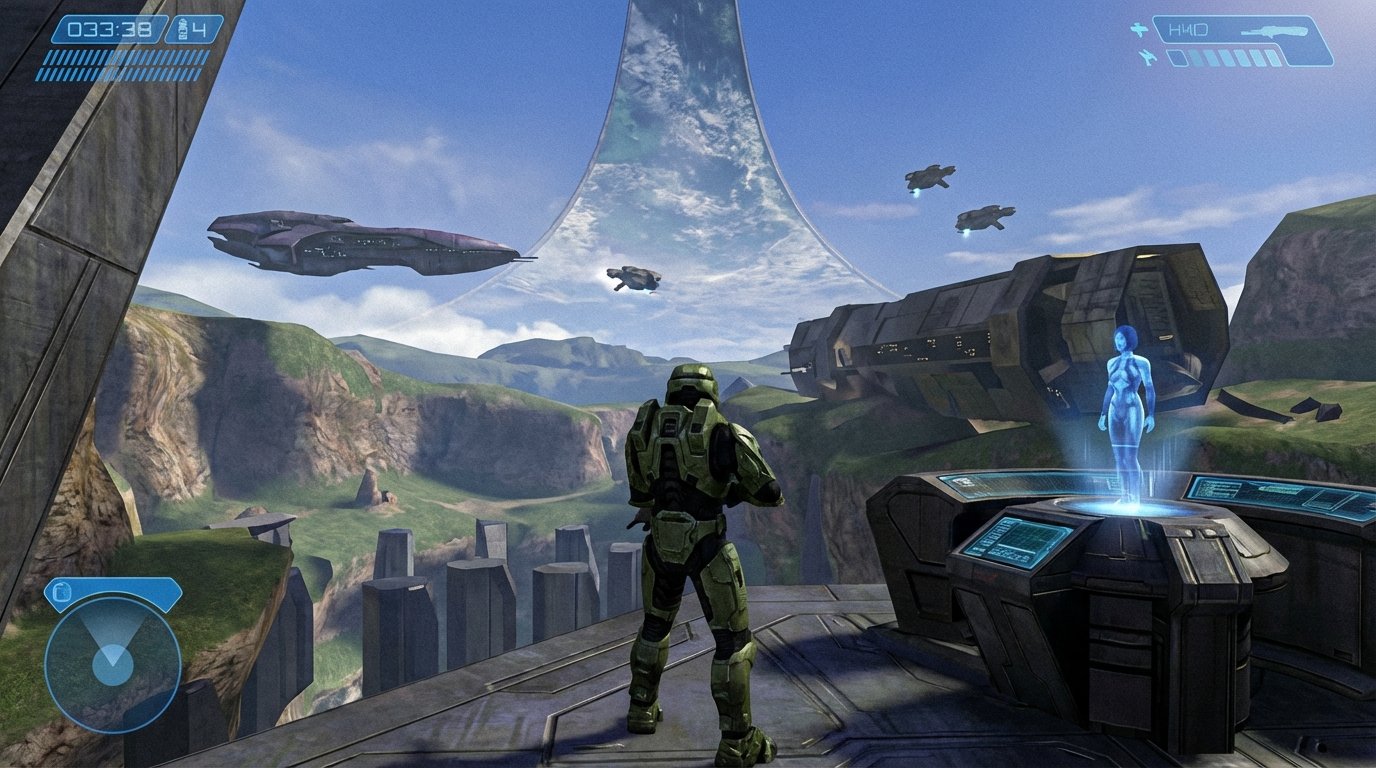Click the lower Banshee aircraft icon
Screen dimensions: 1376x768
(x=1147, y=57)
